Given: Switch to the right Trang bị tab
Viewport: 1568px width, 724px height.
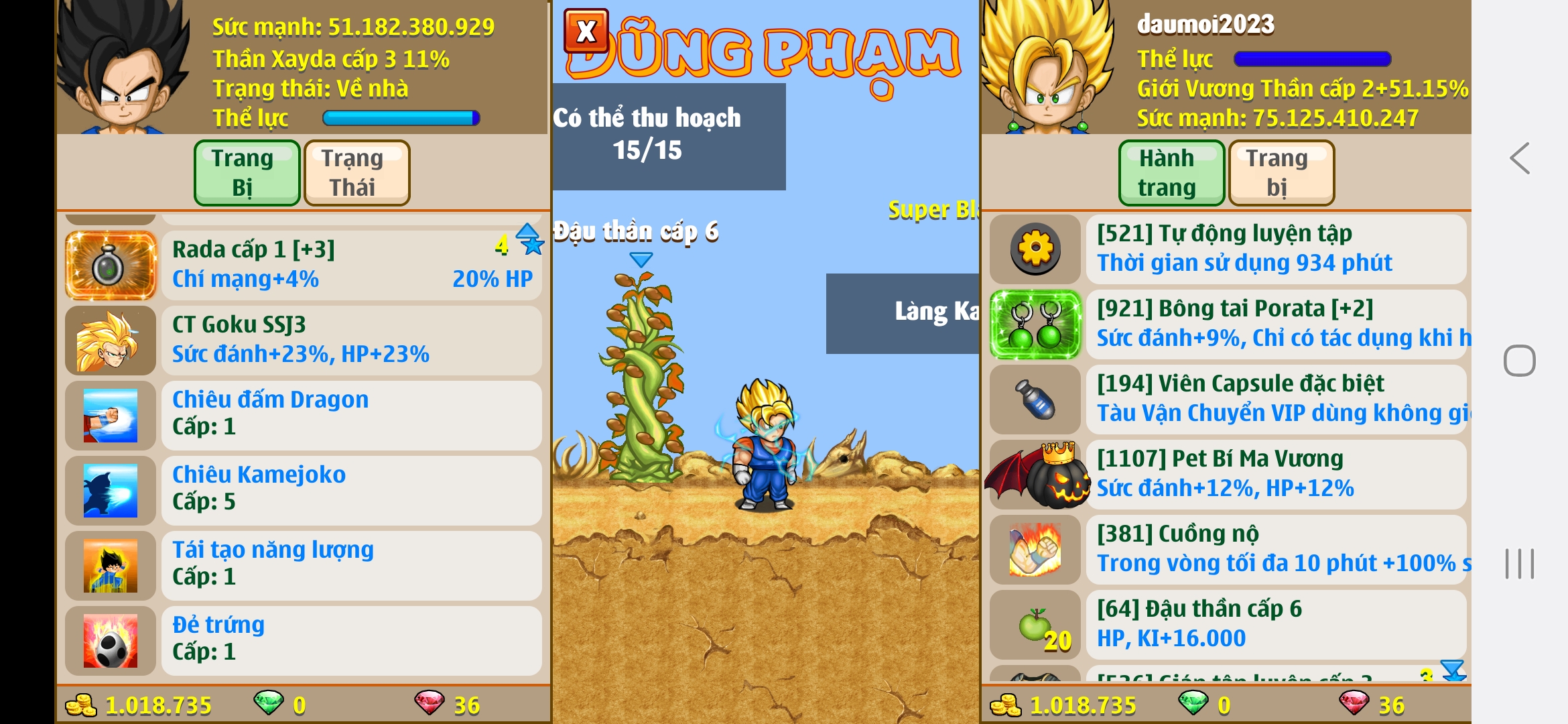Looking at the screenshot, I should point(1281,173).
